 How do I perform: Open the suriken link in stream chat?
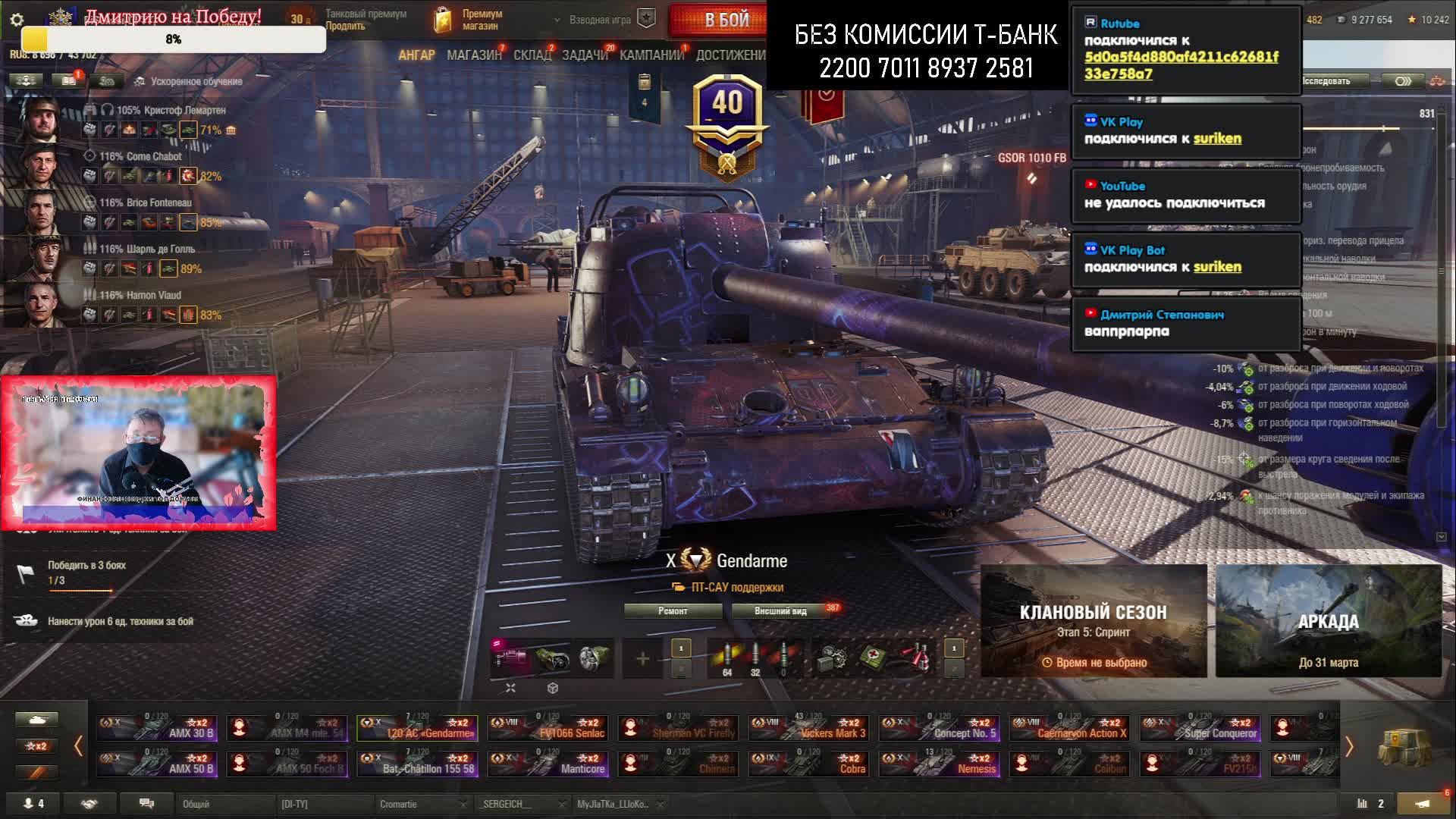pos(1217,139)
